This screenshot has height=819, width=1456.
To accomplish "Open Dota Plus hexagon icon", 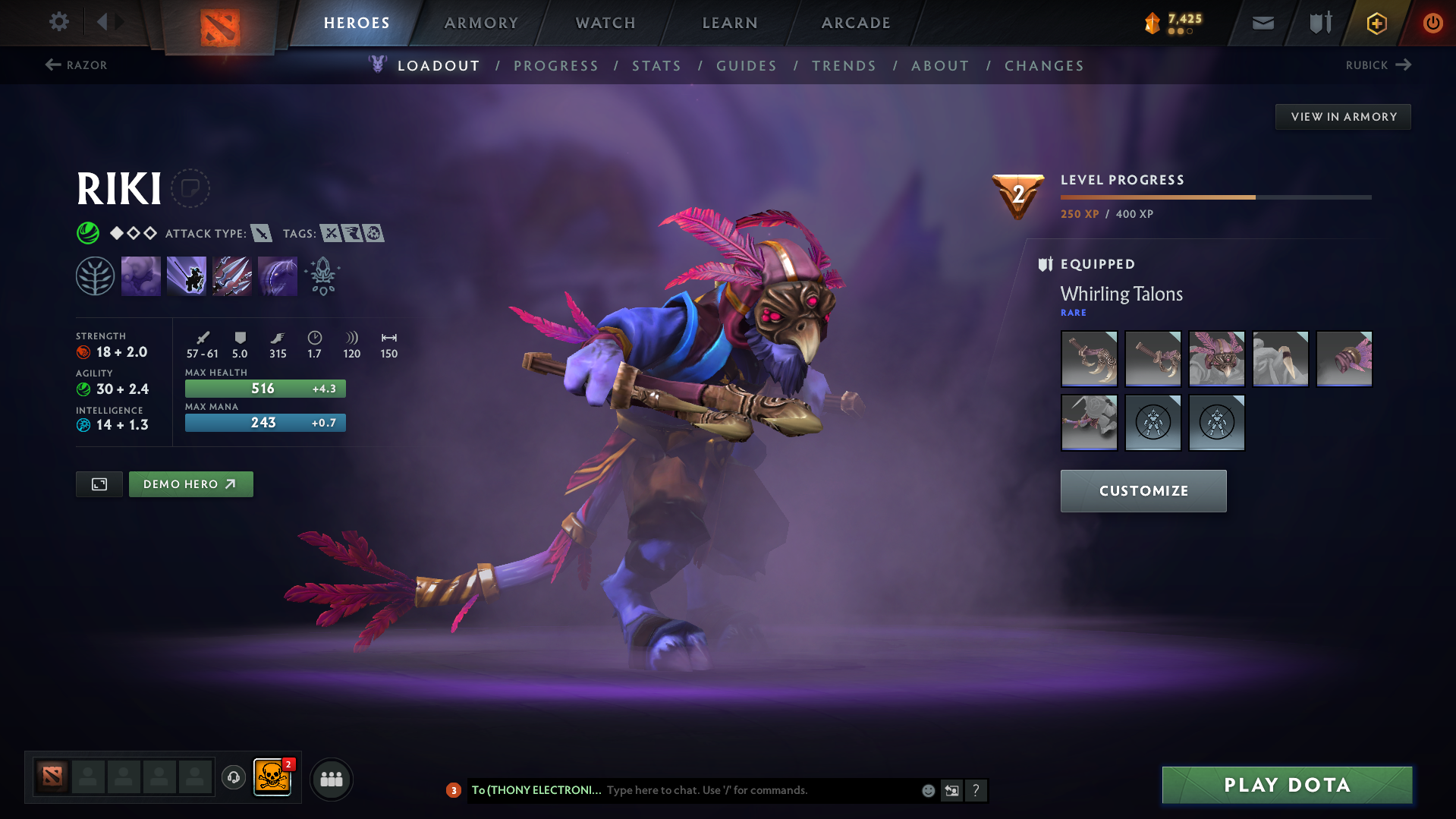I will click(x=1376, y=23).
